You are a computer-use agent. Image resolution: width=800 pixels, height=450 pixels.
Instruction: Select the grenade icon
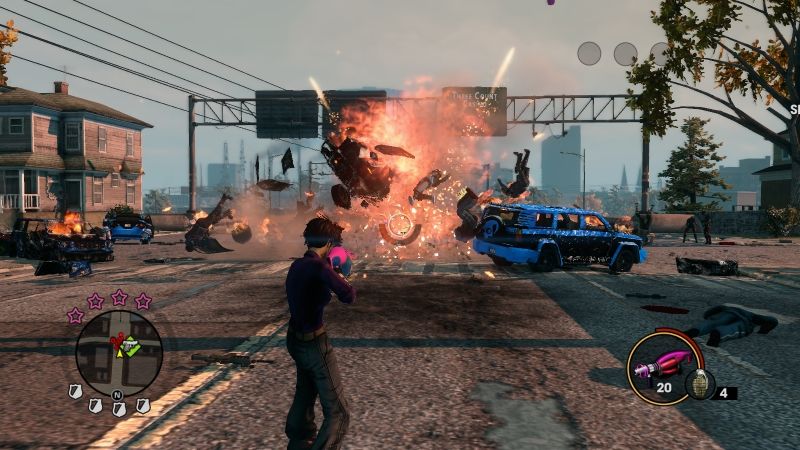(x=699, y=385)
